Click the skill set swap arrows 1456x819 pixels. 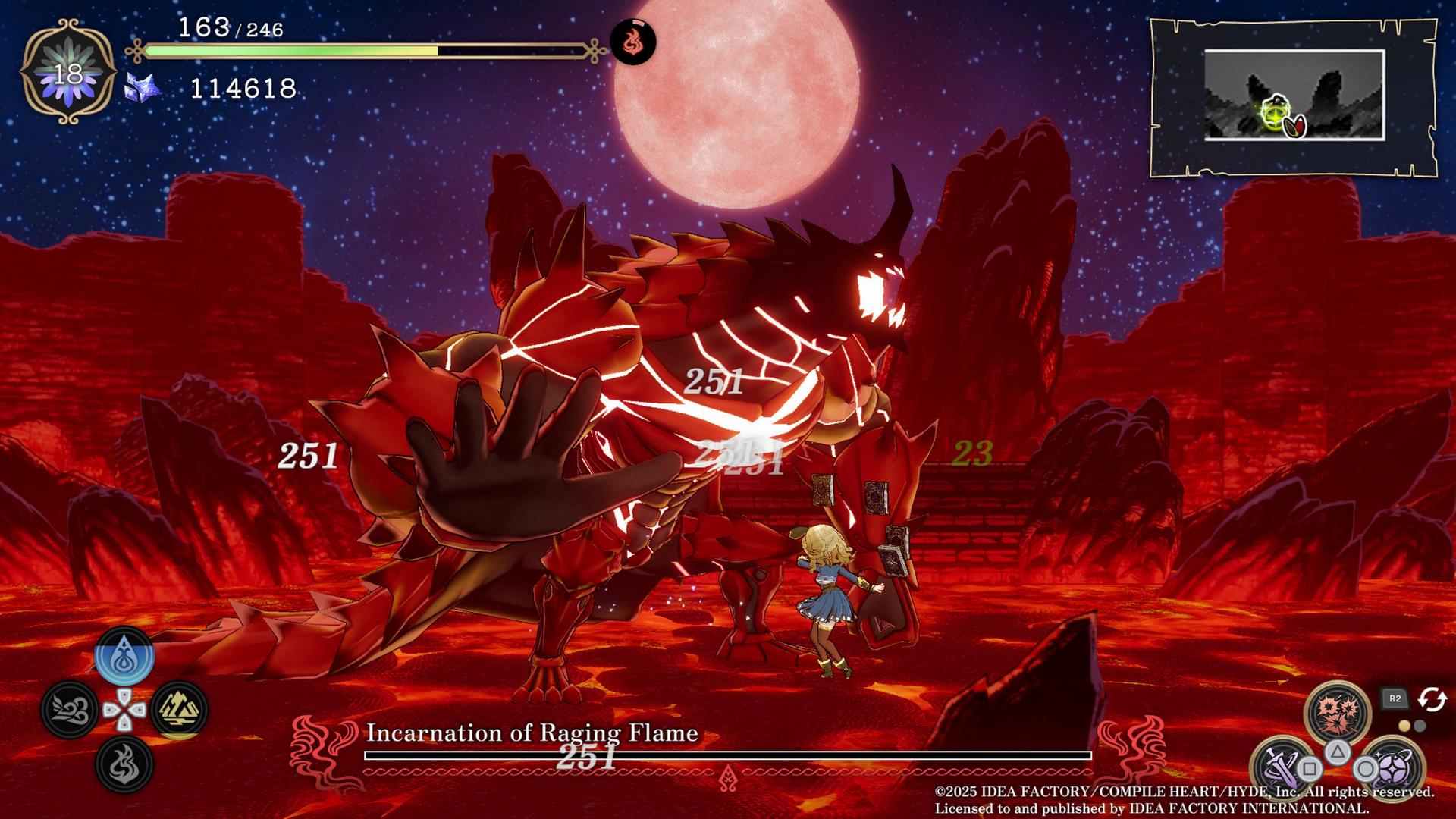[1432, 699]
